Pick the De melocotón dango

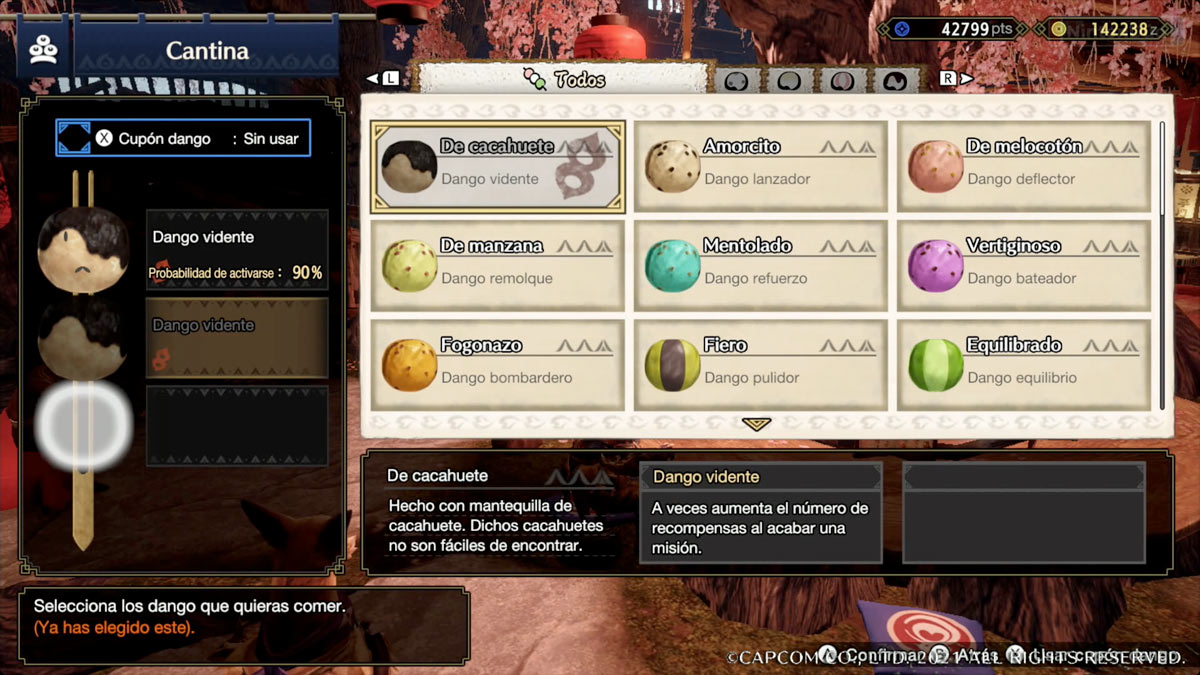point(1023,166)
